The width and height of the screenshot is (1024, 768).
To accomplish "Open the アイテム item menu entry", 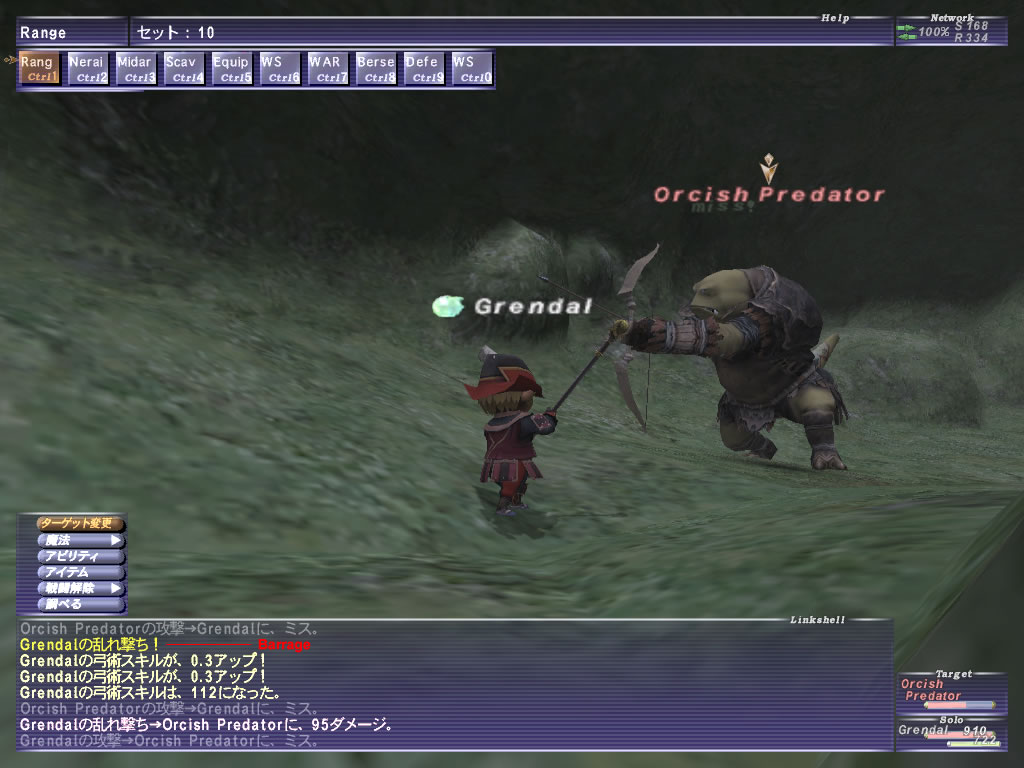I will click(80, 572).
